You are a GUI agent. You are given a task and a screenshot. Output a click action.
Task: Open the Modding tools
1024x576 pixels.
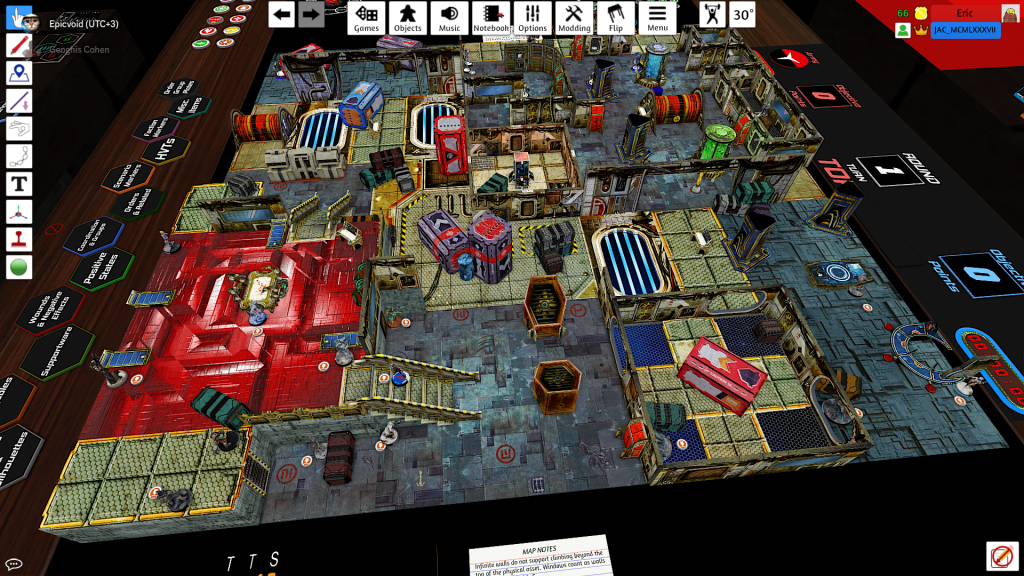click(574, 17)
